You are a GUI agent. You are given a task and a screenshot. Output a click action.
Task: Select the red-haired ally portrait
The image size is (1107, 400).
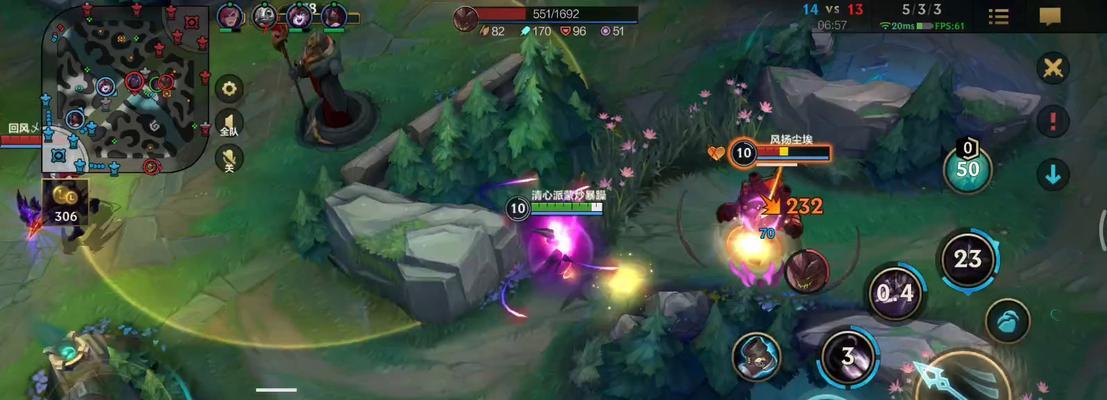pyautogui.click(x=229, y=16)
